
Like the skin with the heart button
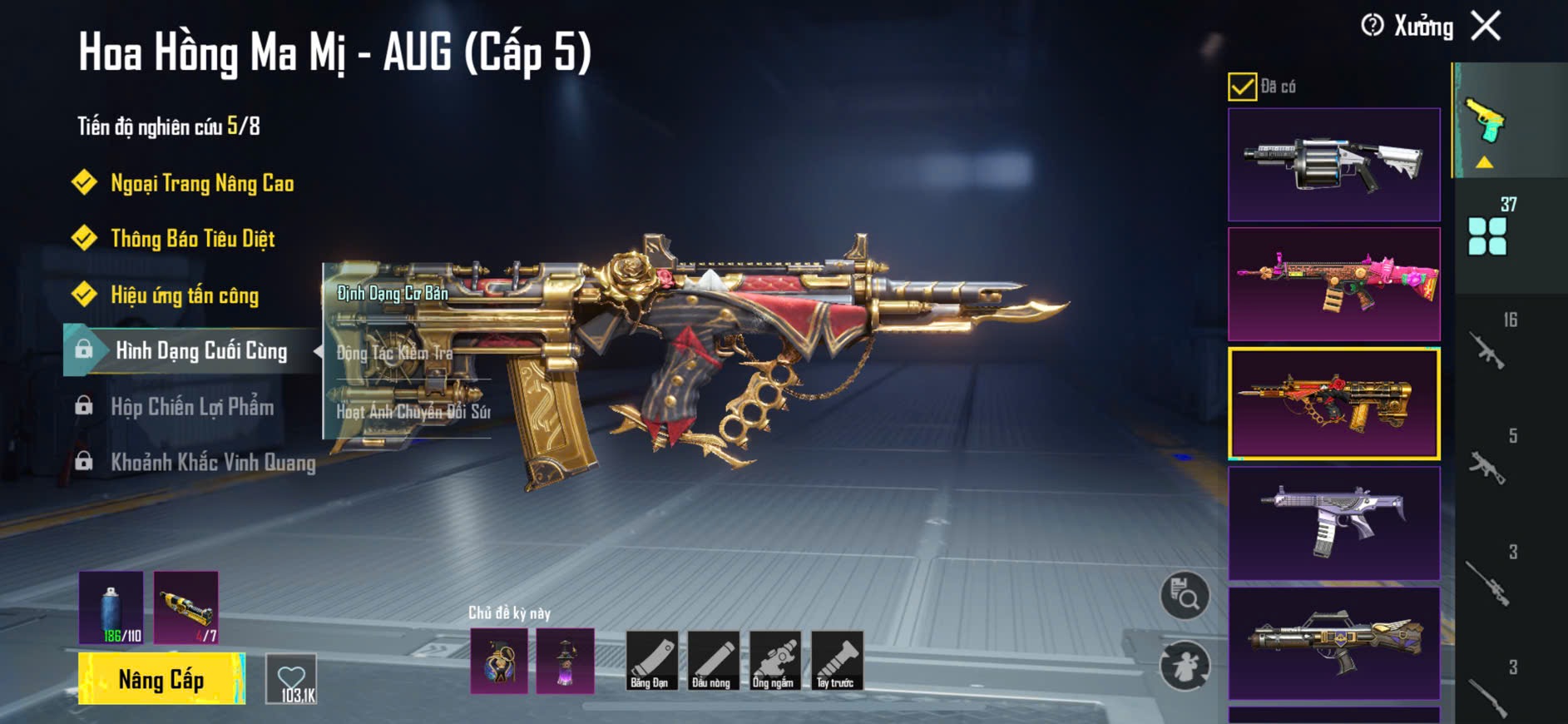point(291,678)
